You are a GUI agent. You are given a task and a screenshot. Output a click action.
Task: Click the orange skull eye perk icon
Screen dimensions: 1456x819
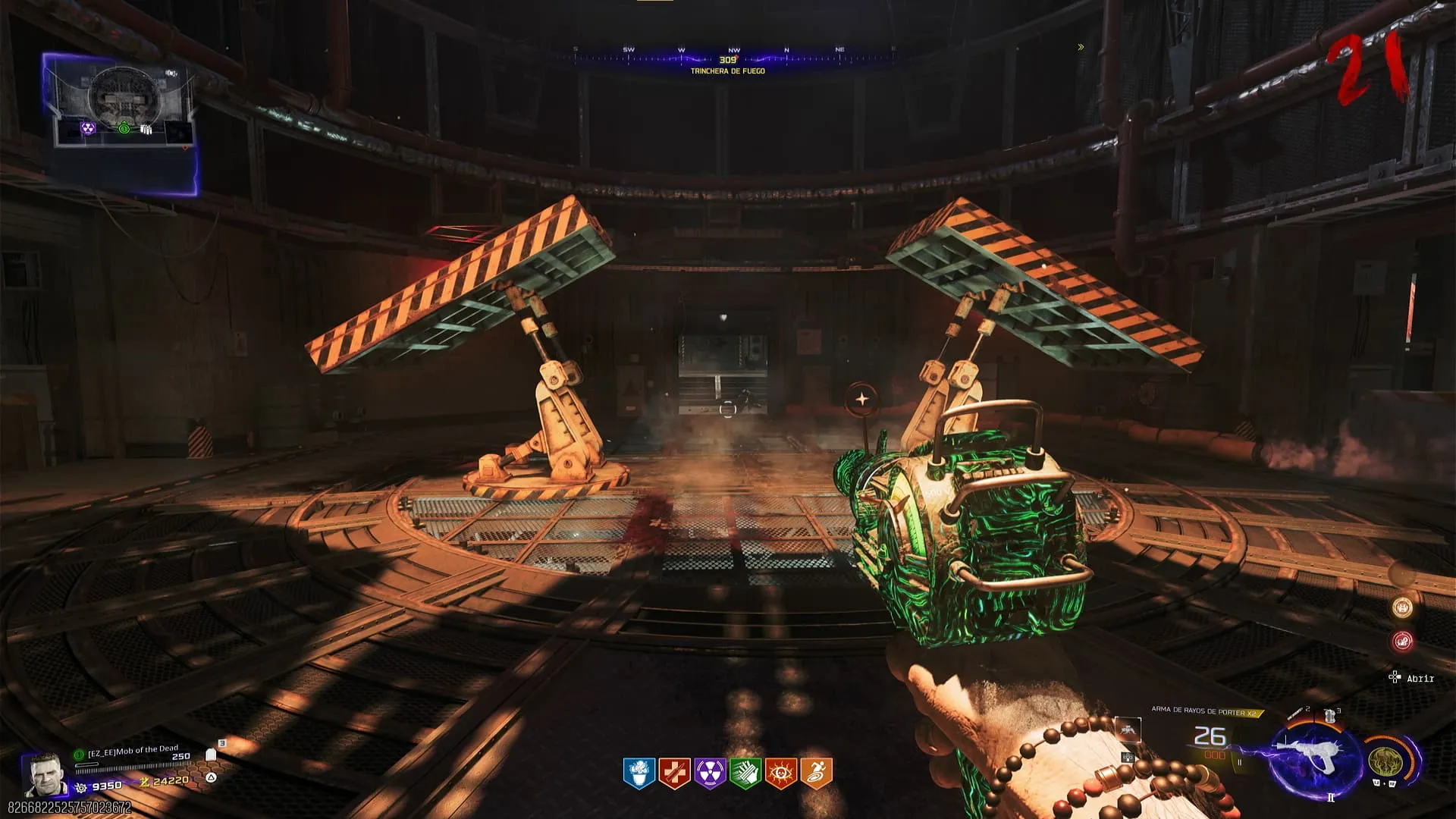(780, 773)
